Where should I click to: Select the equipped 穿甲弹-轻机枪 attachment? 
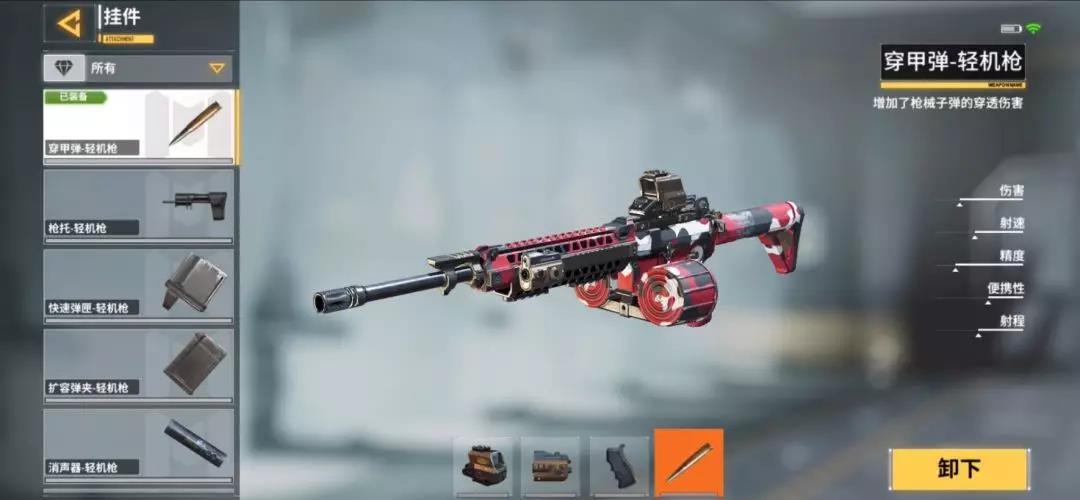coord(139,125)
